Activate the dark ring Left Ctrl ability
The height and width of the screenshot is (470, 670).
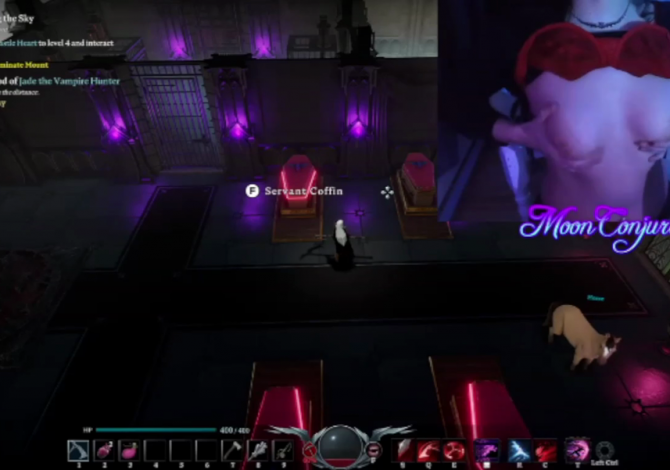coord(604,450)
